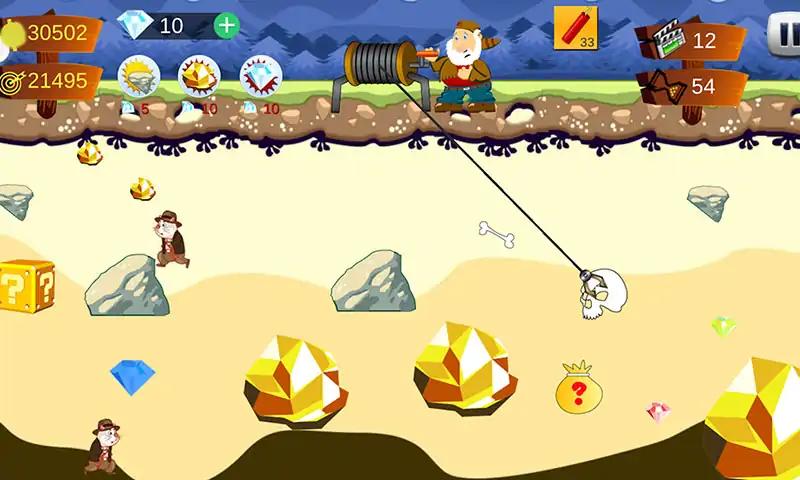Pause the game

[x=785, y=33]
